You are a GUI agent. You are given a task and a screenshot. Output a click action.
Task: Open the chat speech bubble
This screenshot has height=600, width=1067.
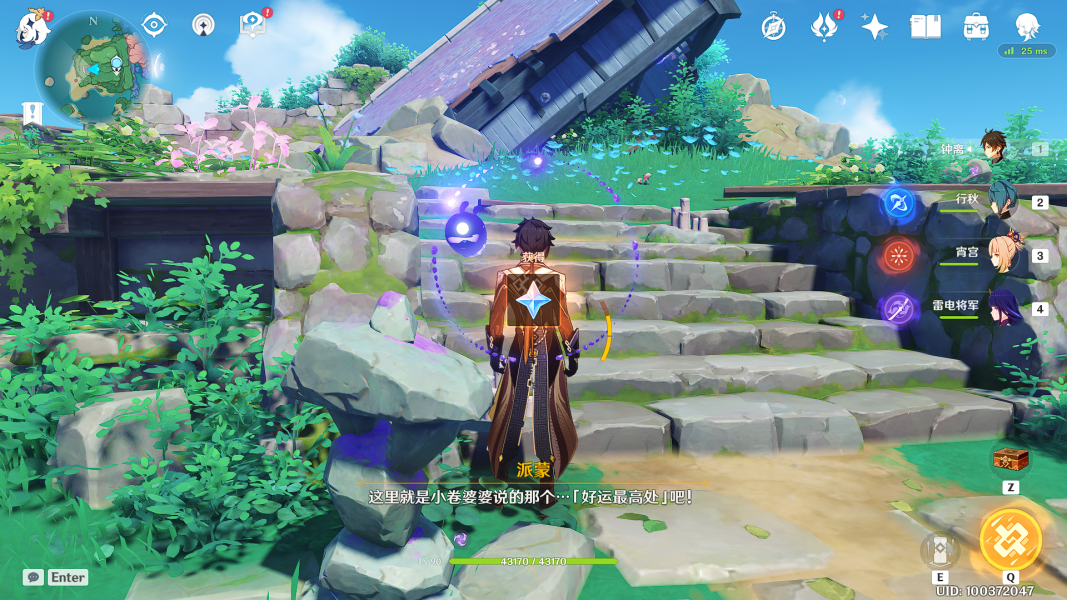pos(34,577)
